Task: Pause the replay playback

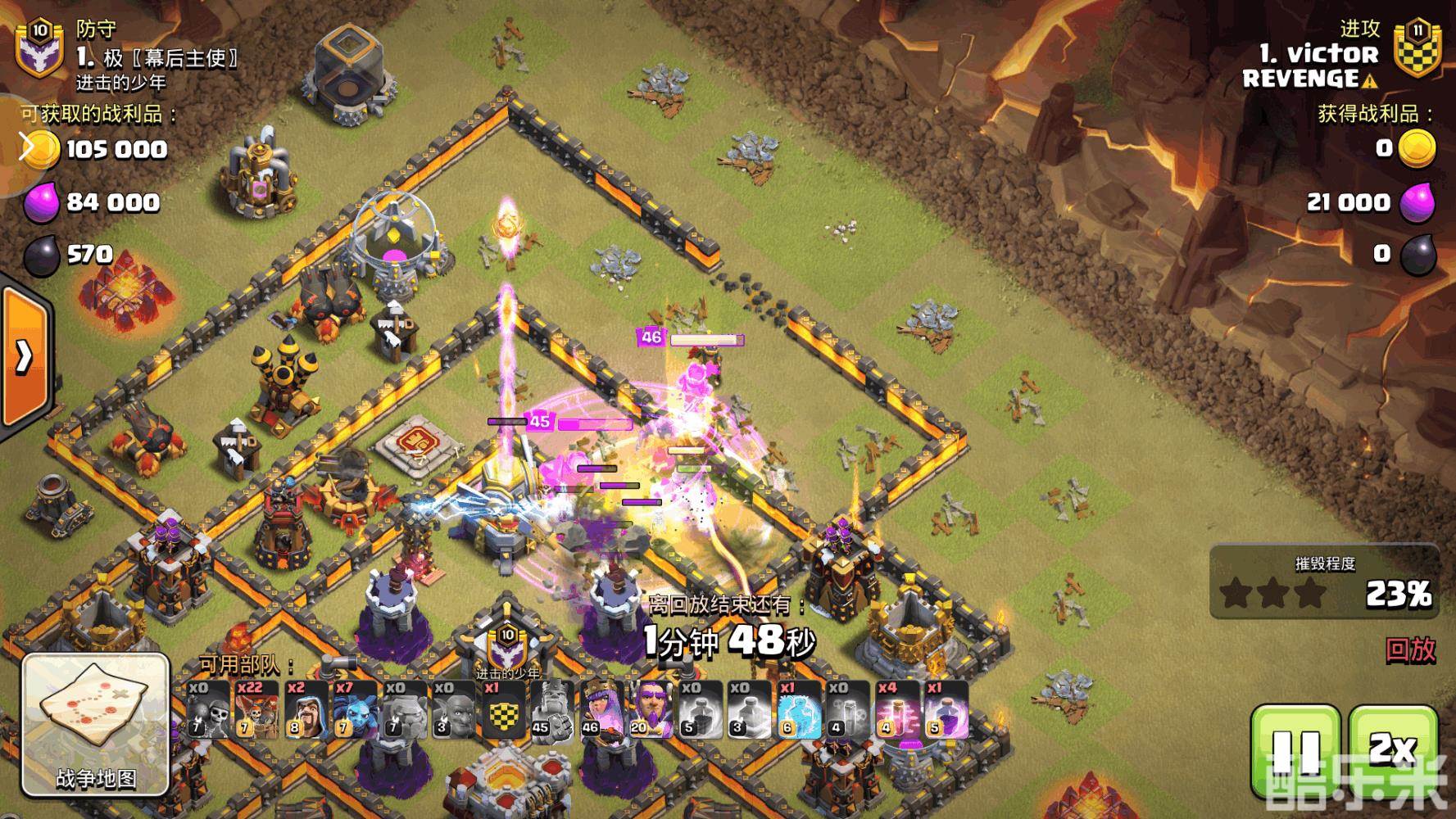Action: click(x=1296, y=751)
